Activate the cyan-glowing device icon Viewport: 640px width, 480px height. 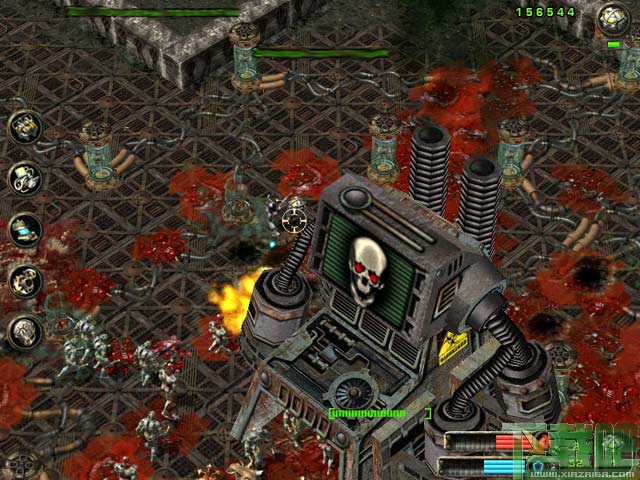coord(23,230)
